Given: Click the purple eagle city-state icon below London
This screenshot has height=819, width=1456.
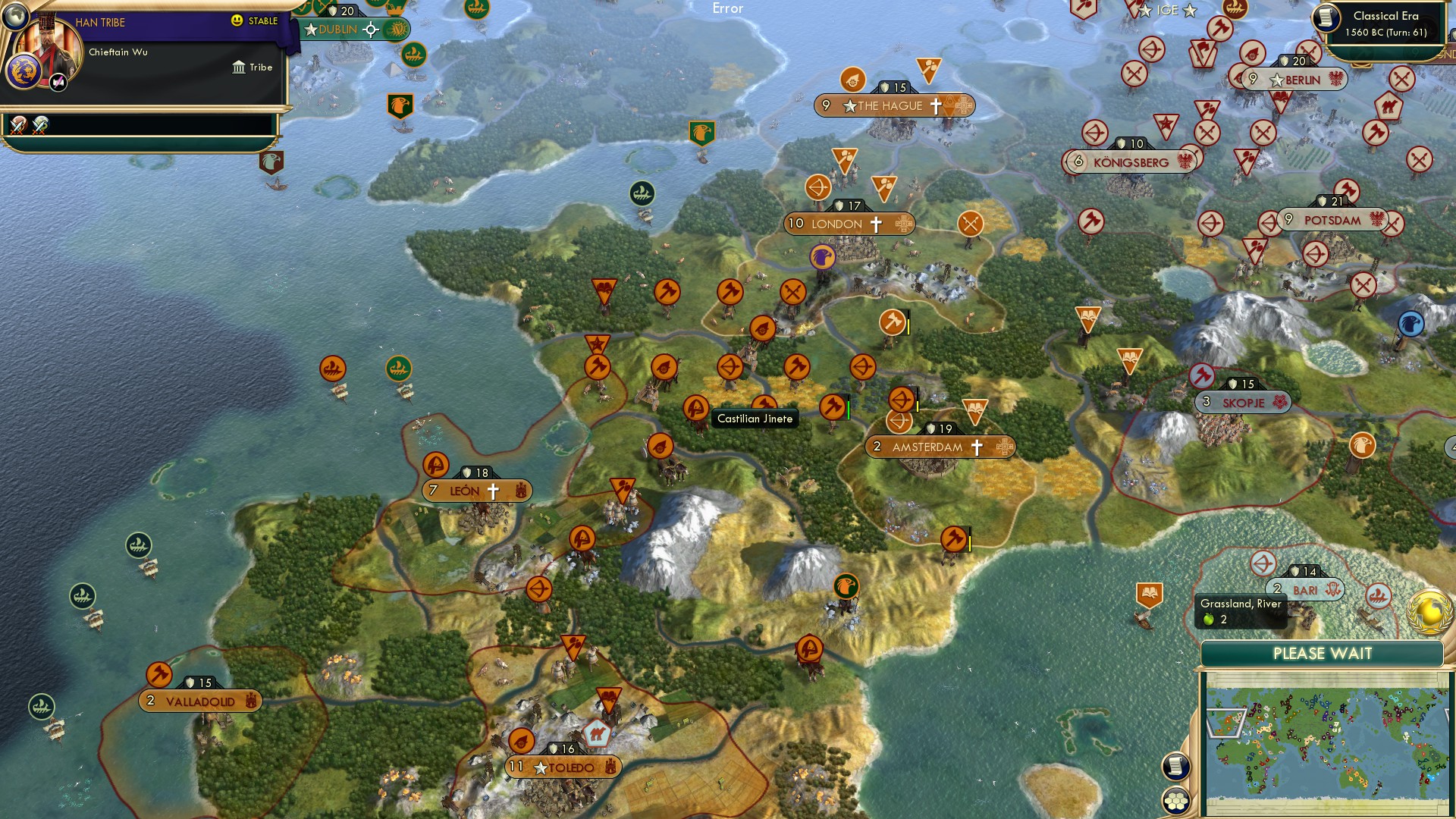Looking at the screenshot, I should tap(824, 258).
